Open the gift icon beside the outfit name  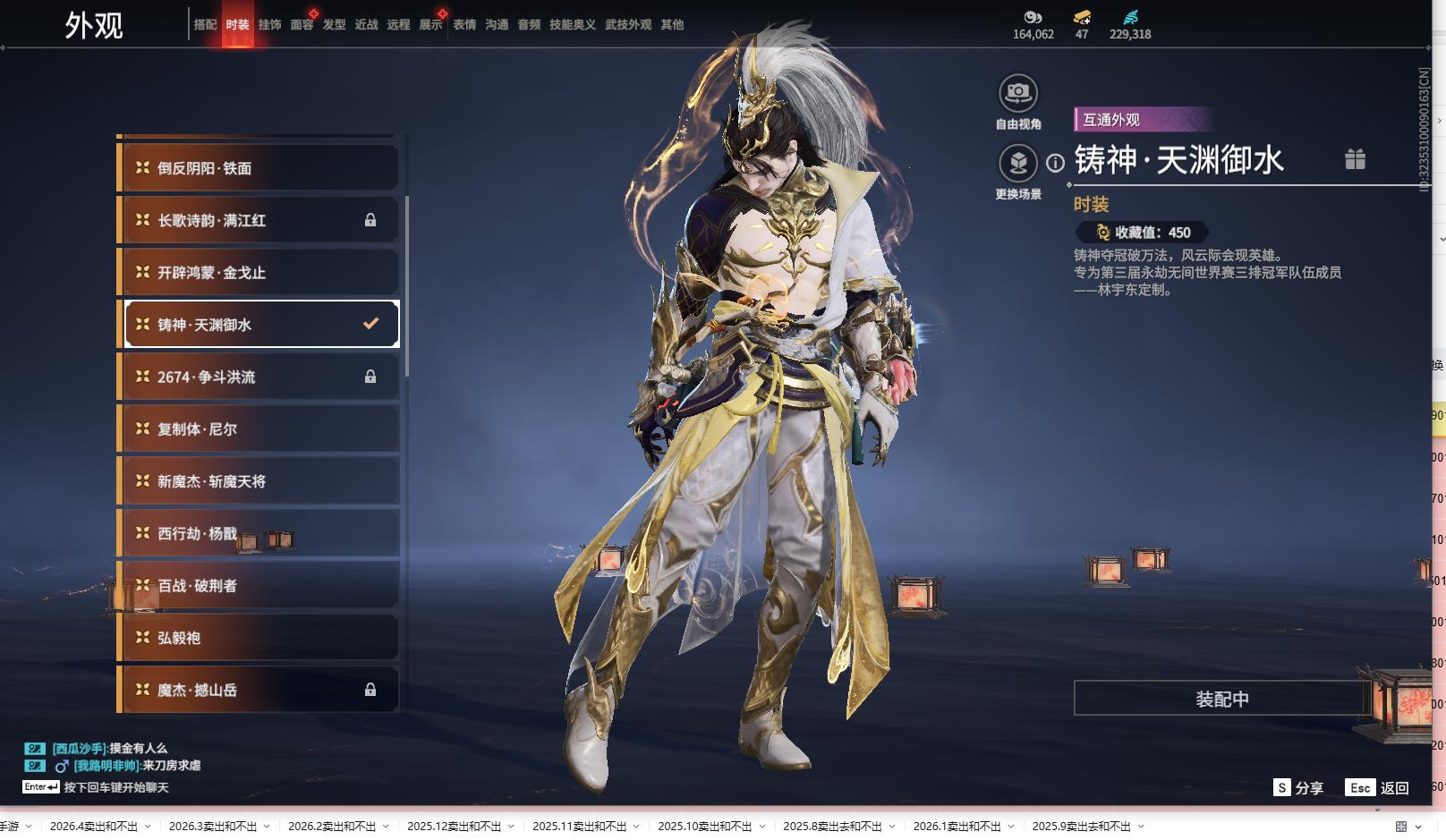pyautogui.click(x=1355, y=159)
